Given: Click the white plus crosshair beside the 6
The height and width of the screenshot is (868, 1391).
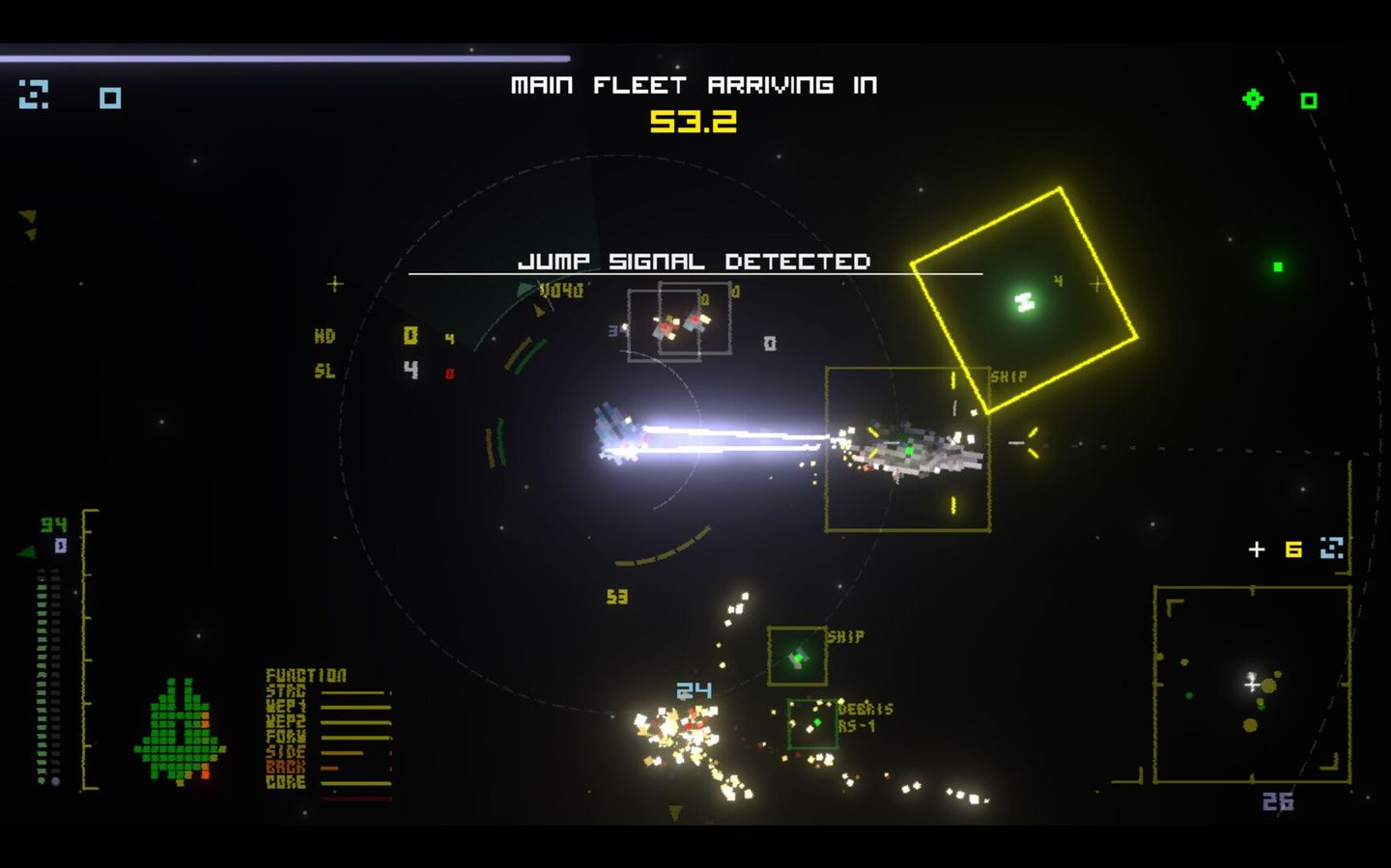Looking at the screenshot, I should (x=1257, y=548).
